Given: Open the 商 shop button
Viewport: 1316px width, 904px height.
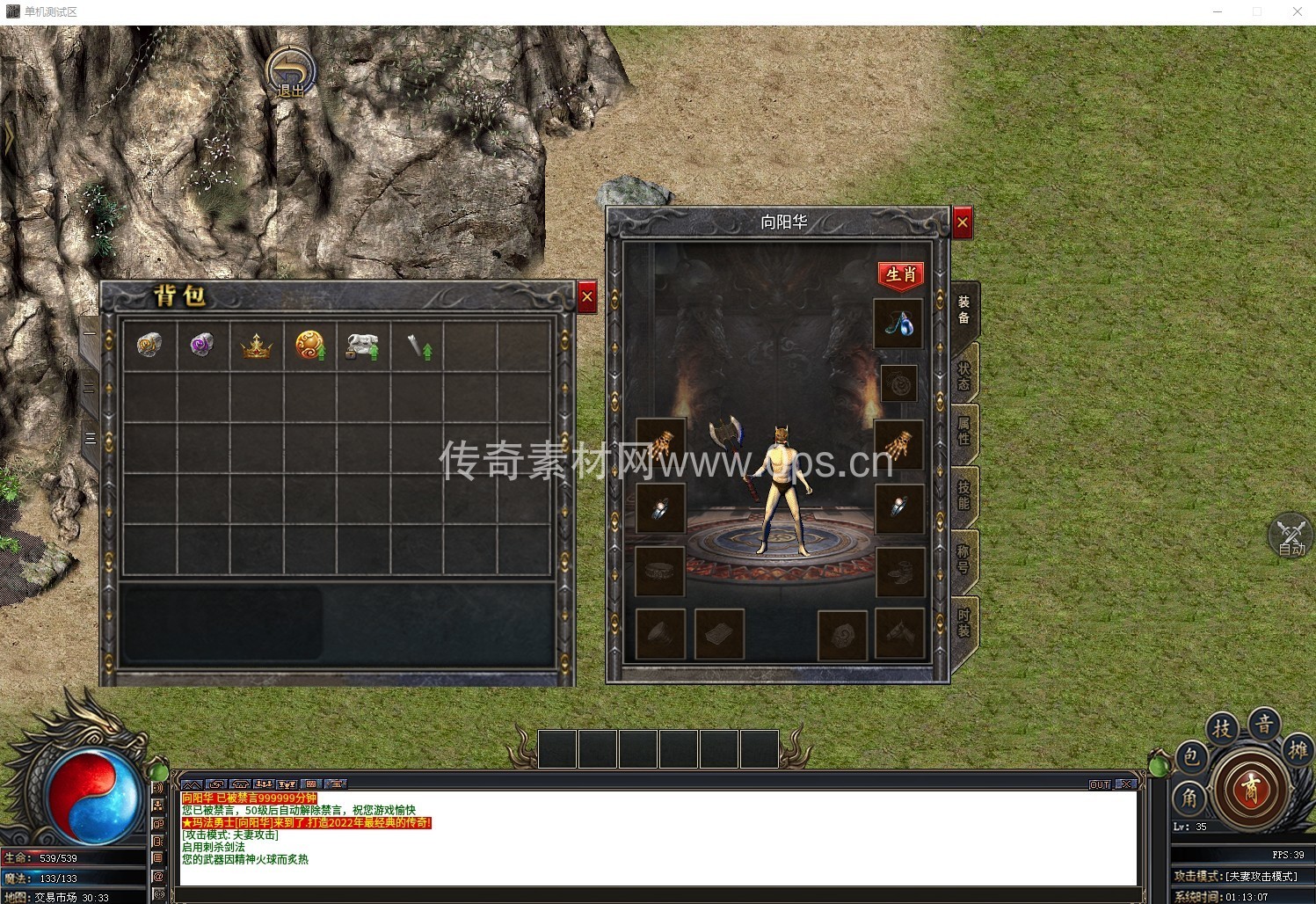Looking at the screenshot, I should pyautogui.click(x=1249, y=789).
